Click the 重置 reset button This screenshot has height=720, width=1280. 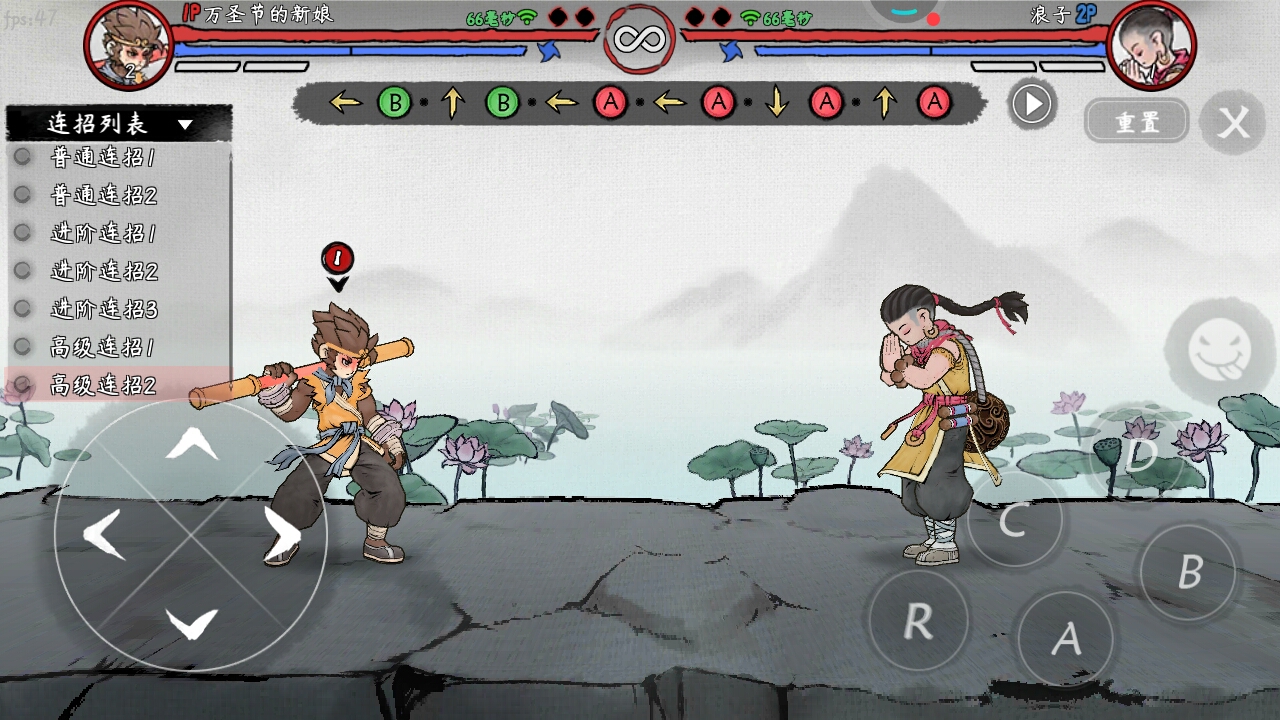click(x=1137, y=122)
